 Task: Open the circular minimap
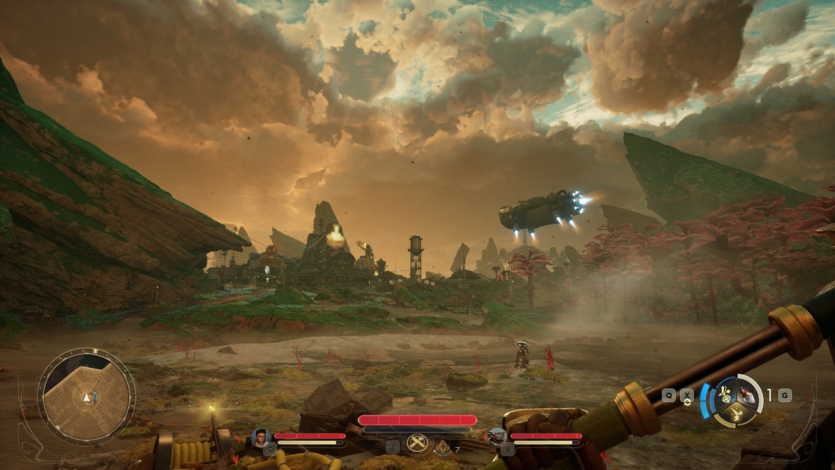(86, 395)
